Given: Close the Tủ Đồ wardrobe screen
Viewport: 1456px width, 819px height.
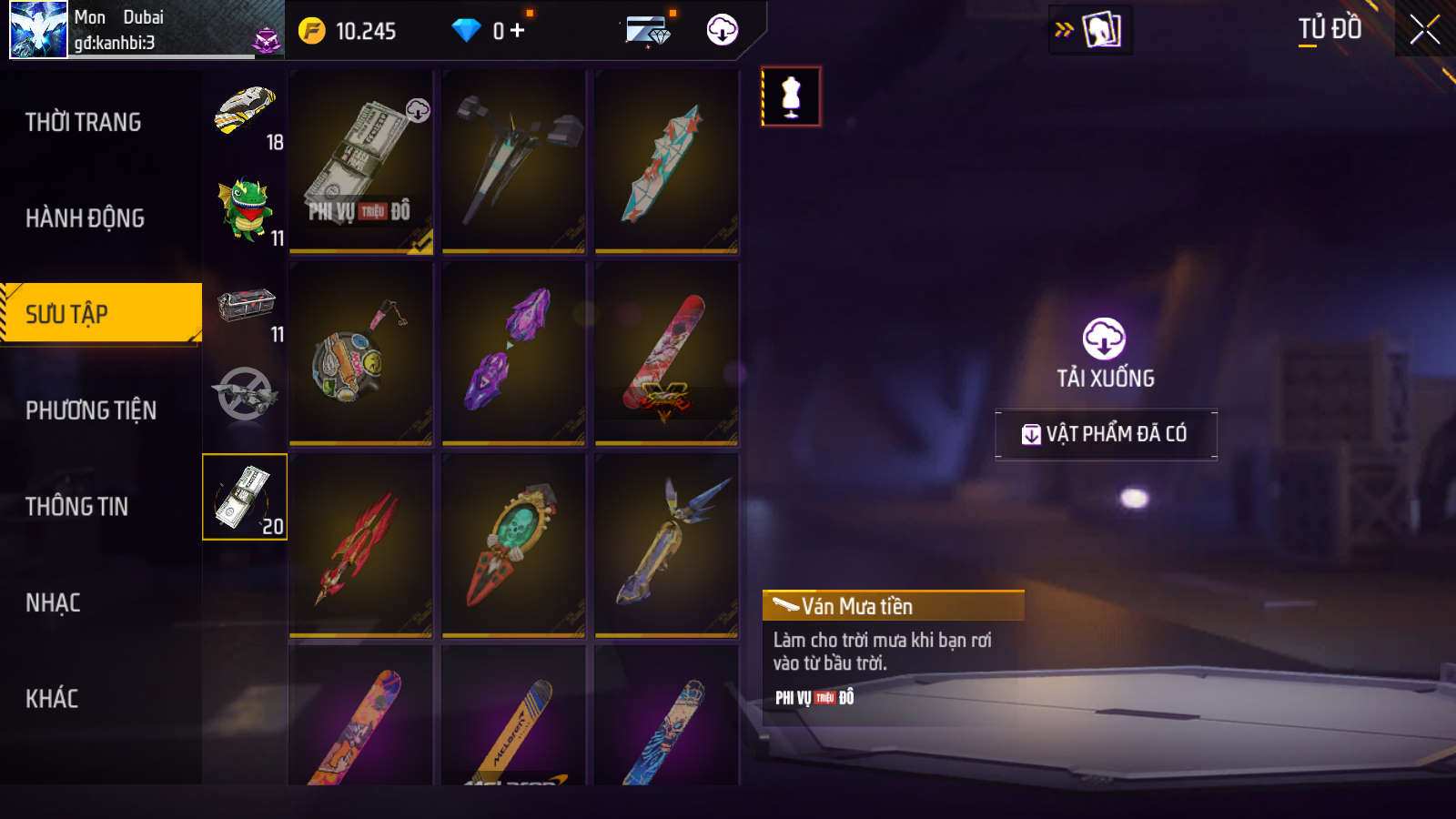Looking at the screenshot, I should [1424, 30].
